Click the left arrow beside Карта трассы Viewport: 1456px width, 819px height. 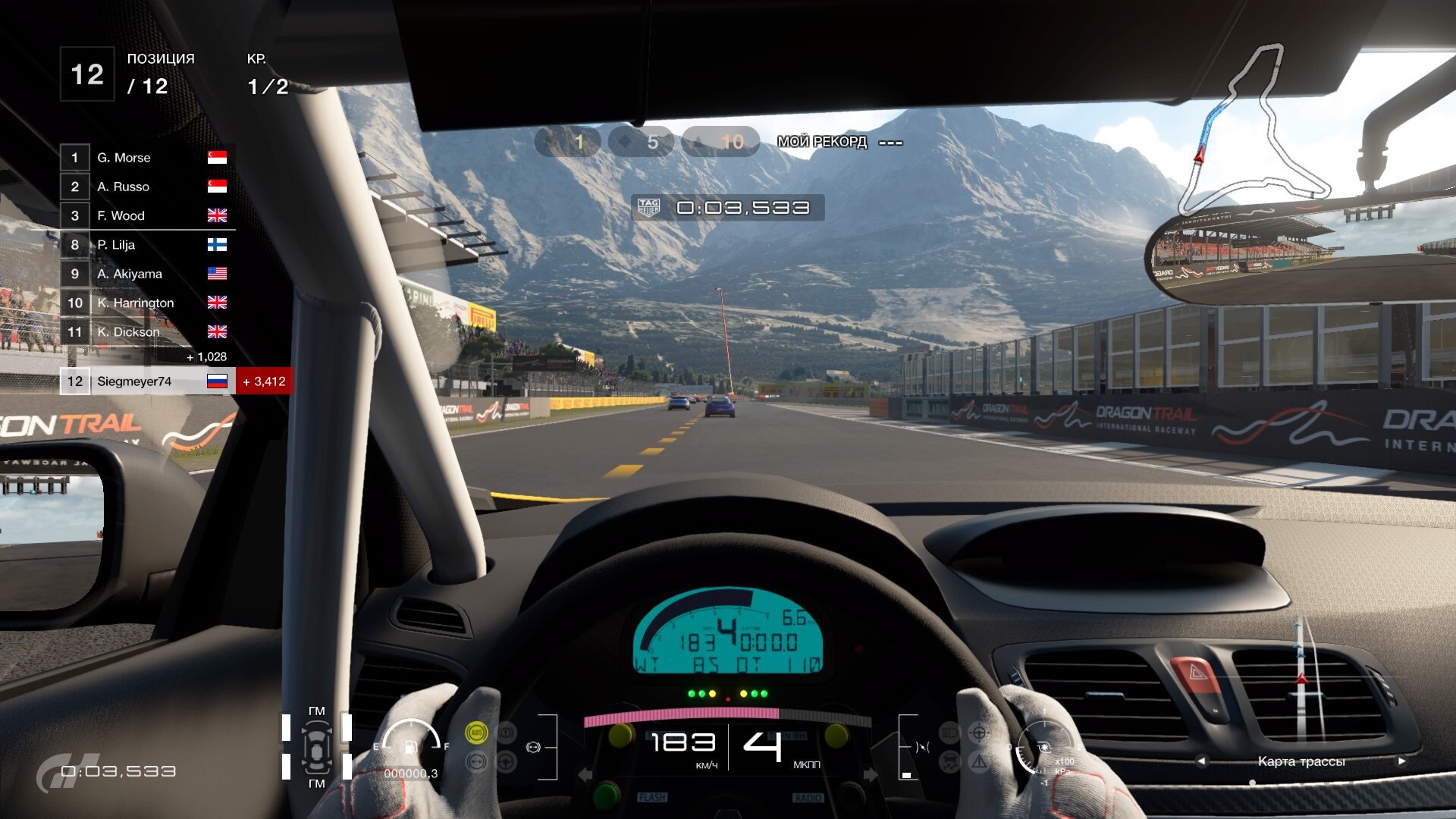tap(1201, 761)
